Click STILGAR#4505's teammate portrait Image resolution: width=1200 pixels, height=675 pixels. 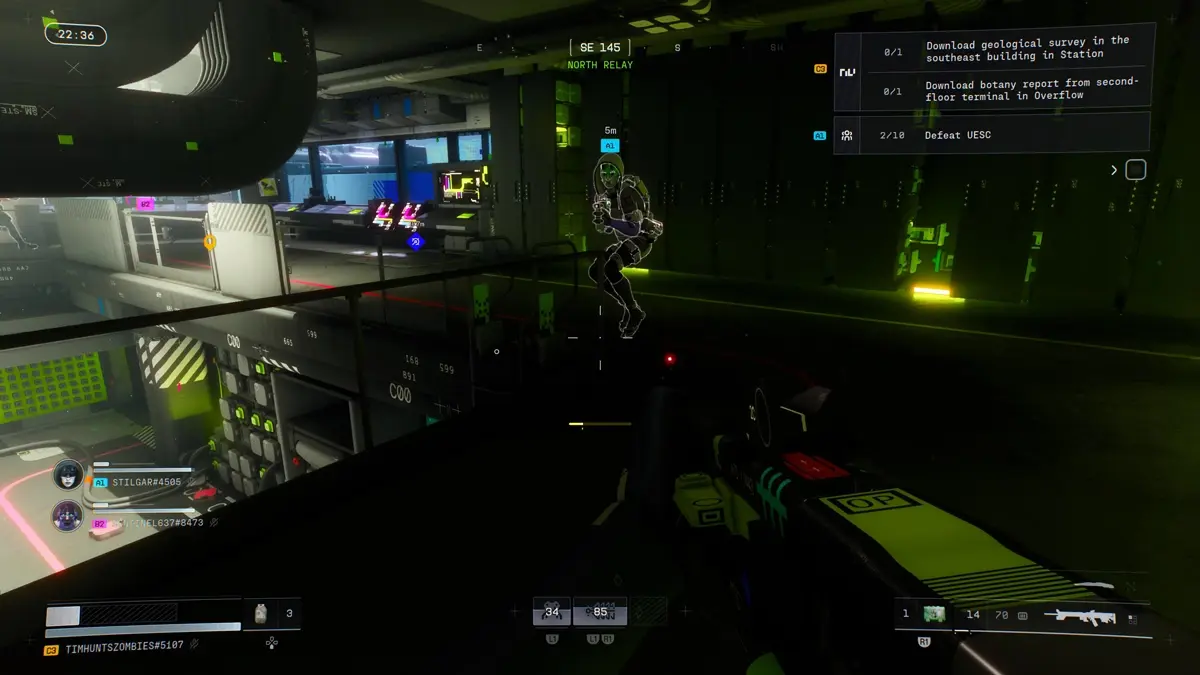tap(68, 474)
